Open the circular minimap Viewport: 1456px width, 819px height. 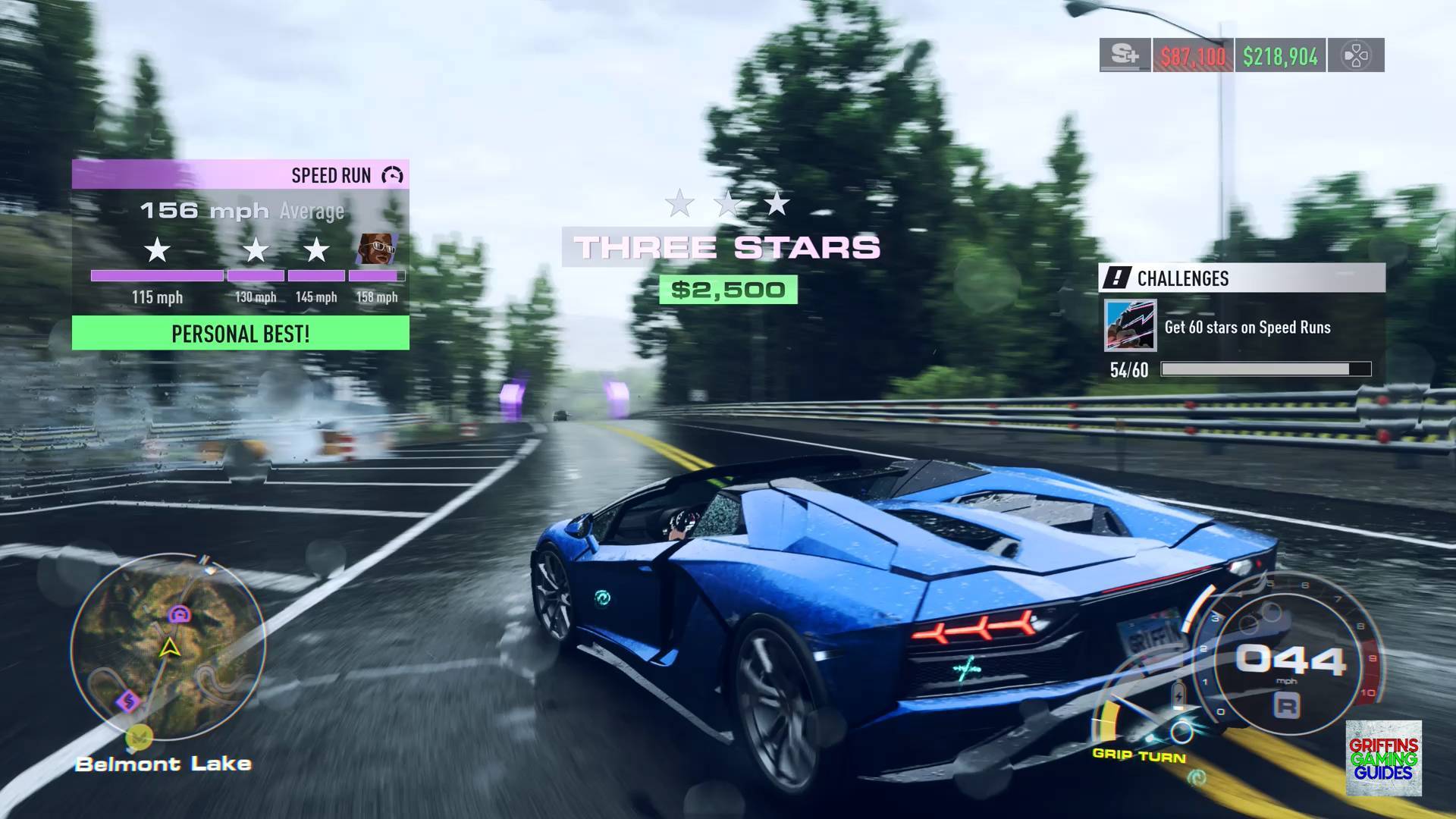168,647
